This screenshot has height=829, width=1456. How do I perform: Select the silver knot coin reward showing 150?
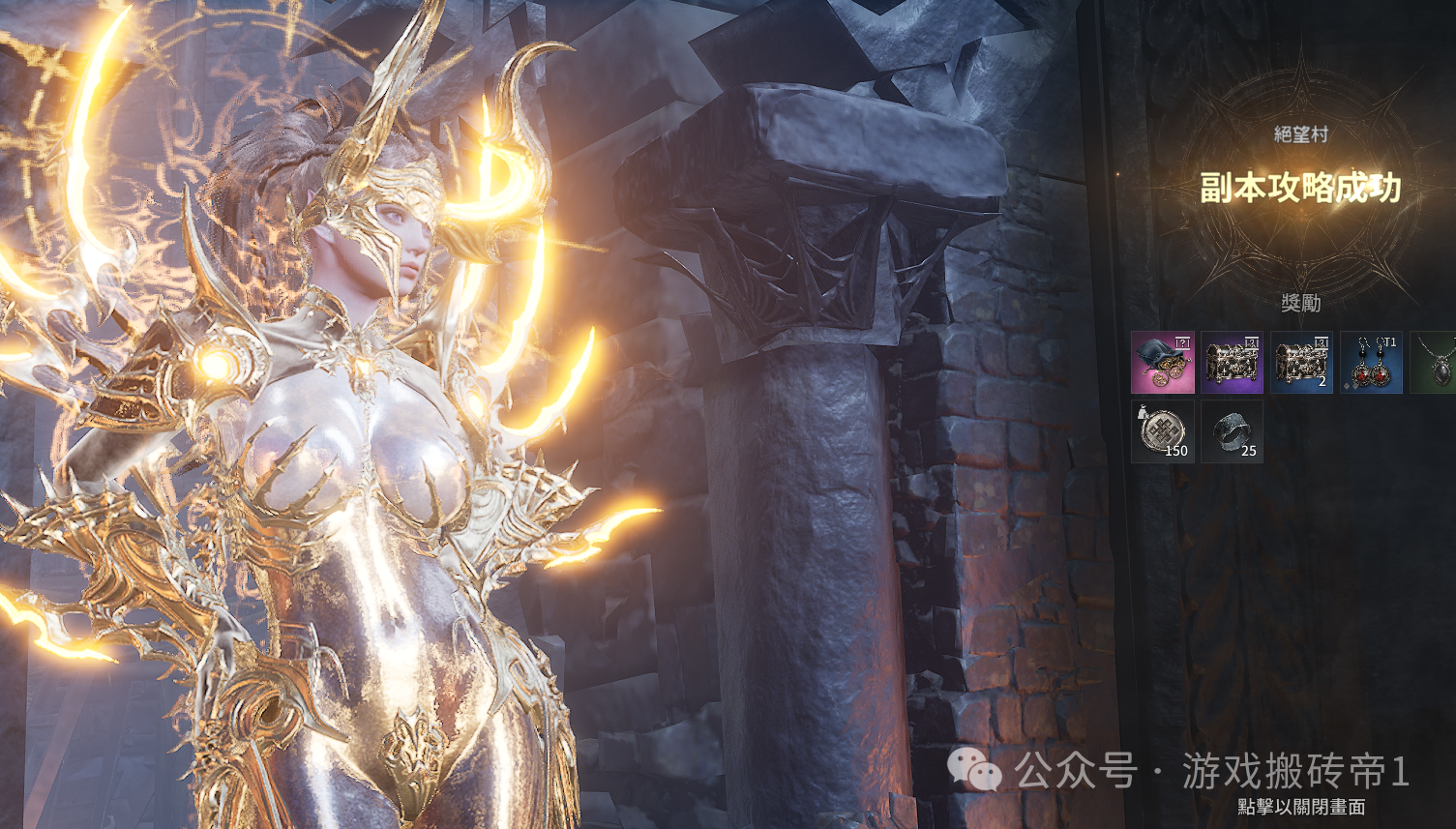point(1162,431)
